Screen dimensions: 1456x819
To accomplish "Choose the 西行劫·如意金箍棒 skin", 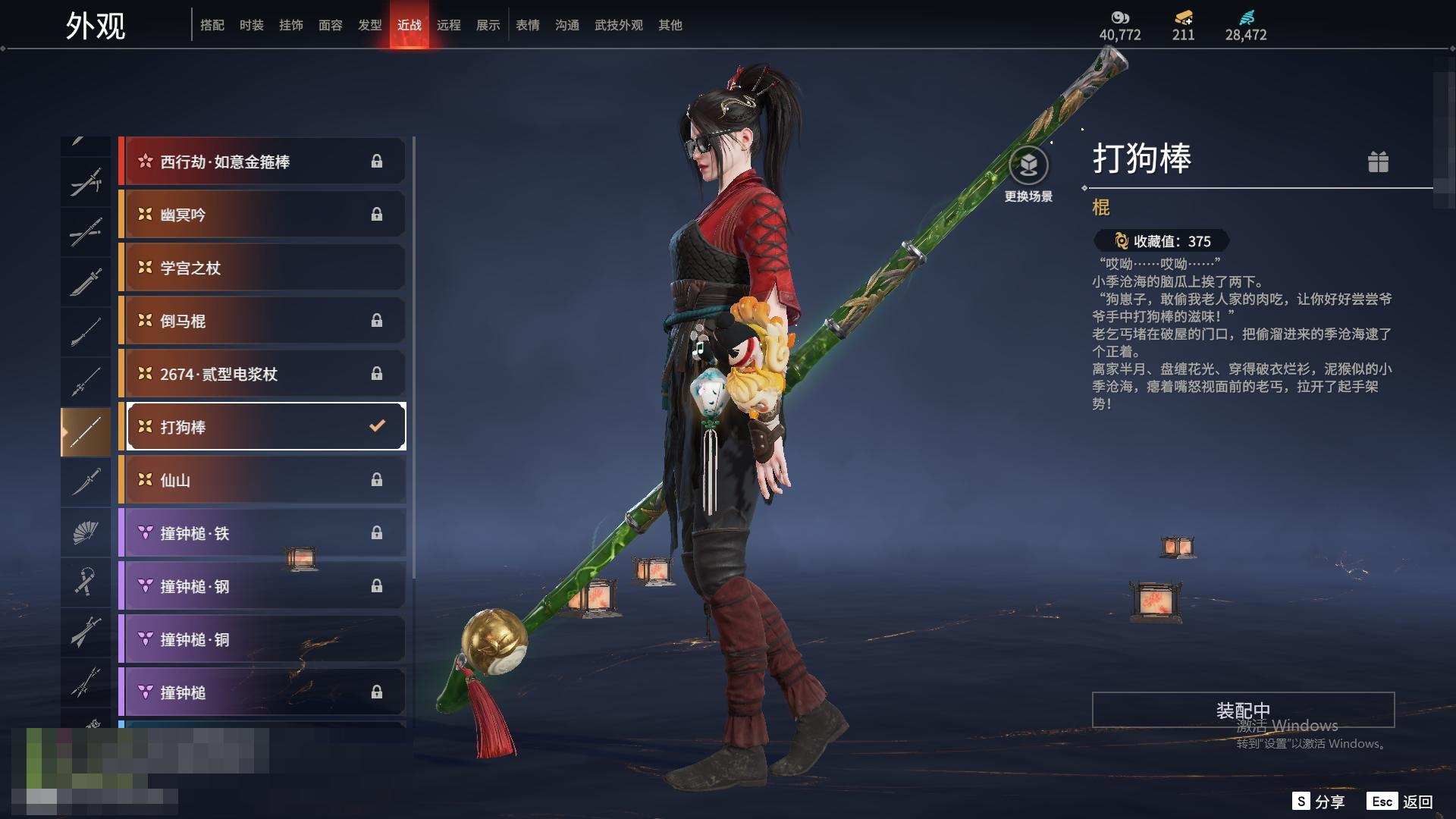I will pyautogui.click(x=262, y=162).
